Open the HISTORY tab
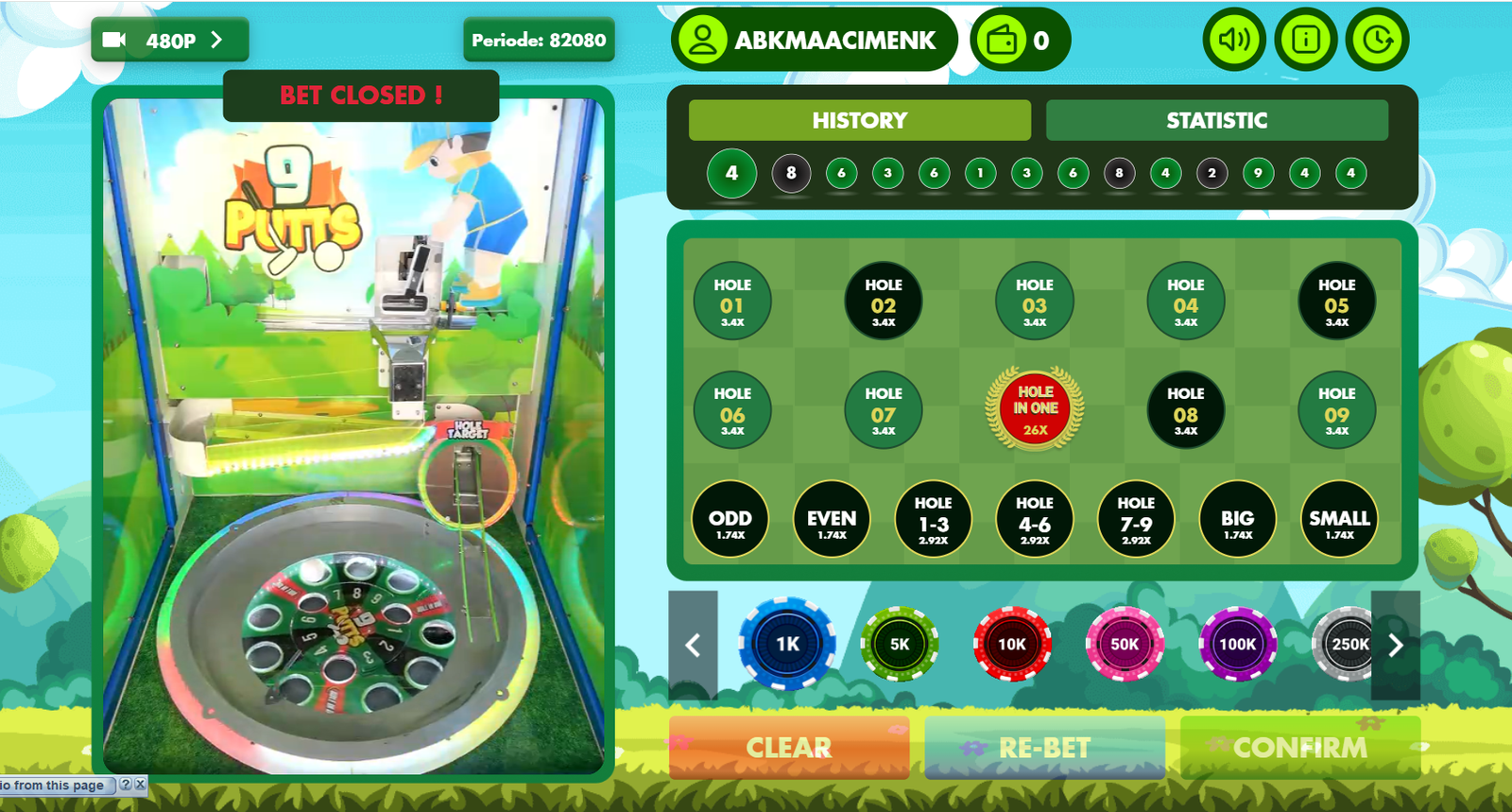1512x812 pixels. (x=859, y=120)
